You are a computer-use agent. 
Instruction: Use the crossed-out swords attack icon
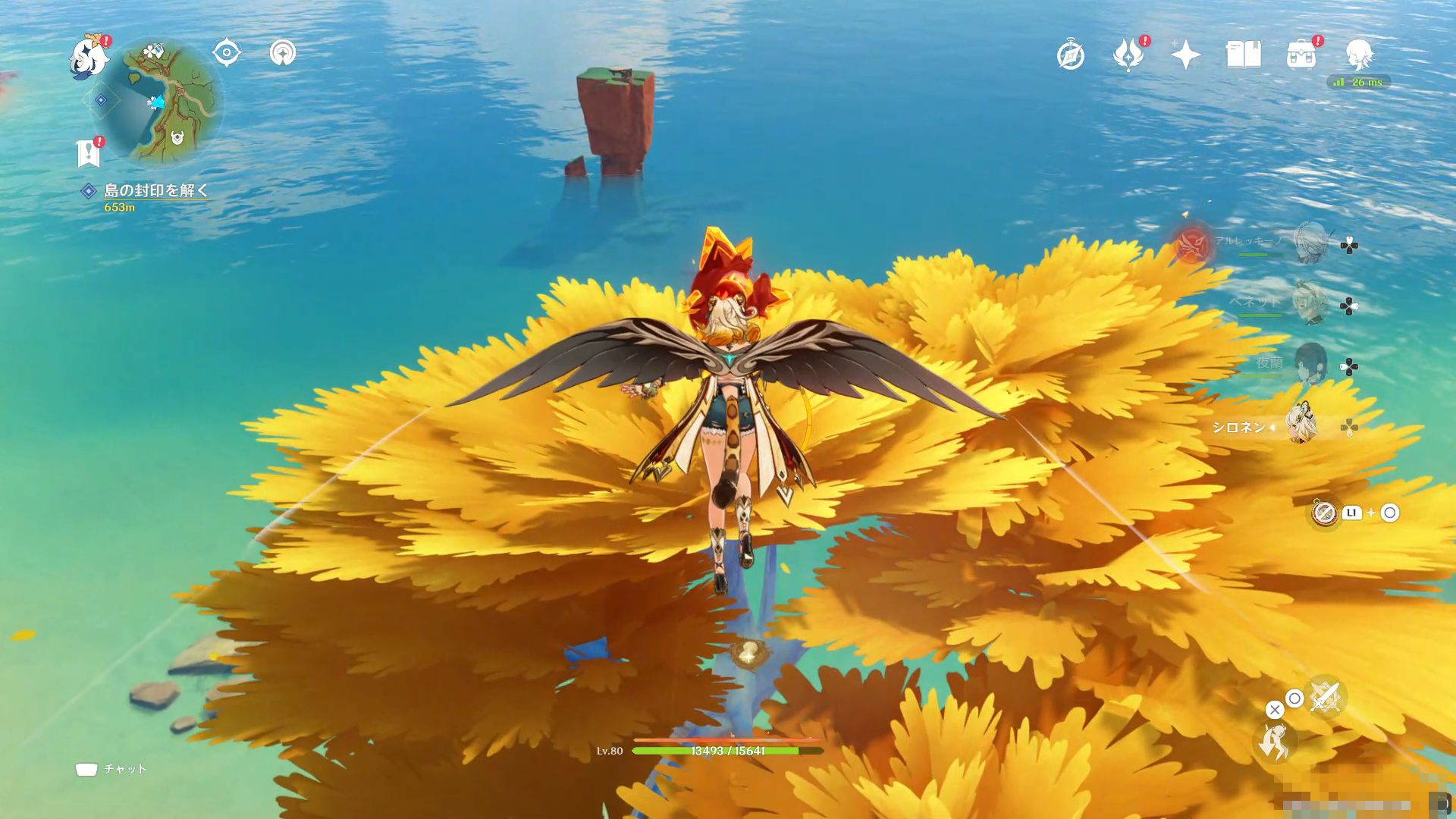(1325, 696)
